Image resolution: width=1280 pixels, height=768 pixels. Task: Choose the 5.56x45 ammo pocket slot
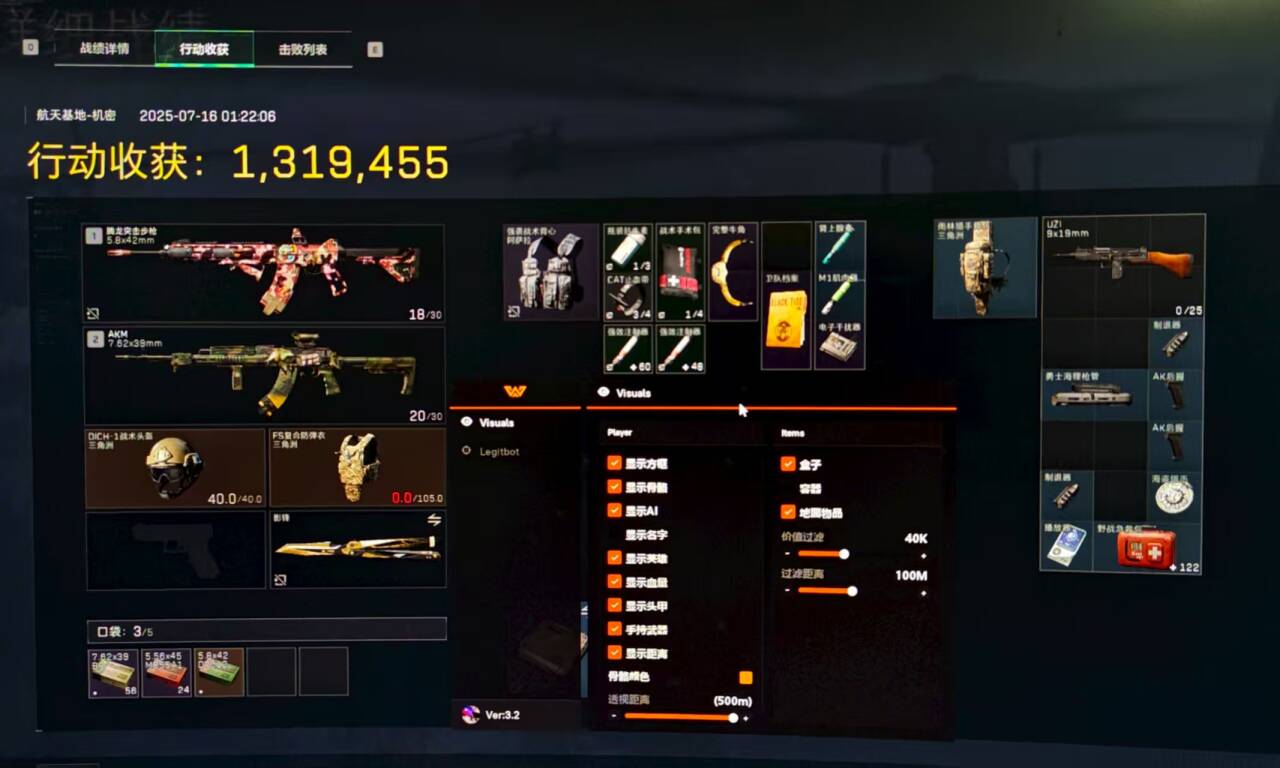(166, 671)
